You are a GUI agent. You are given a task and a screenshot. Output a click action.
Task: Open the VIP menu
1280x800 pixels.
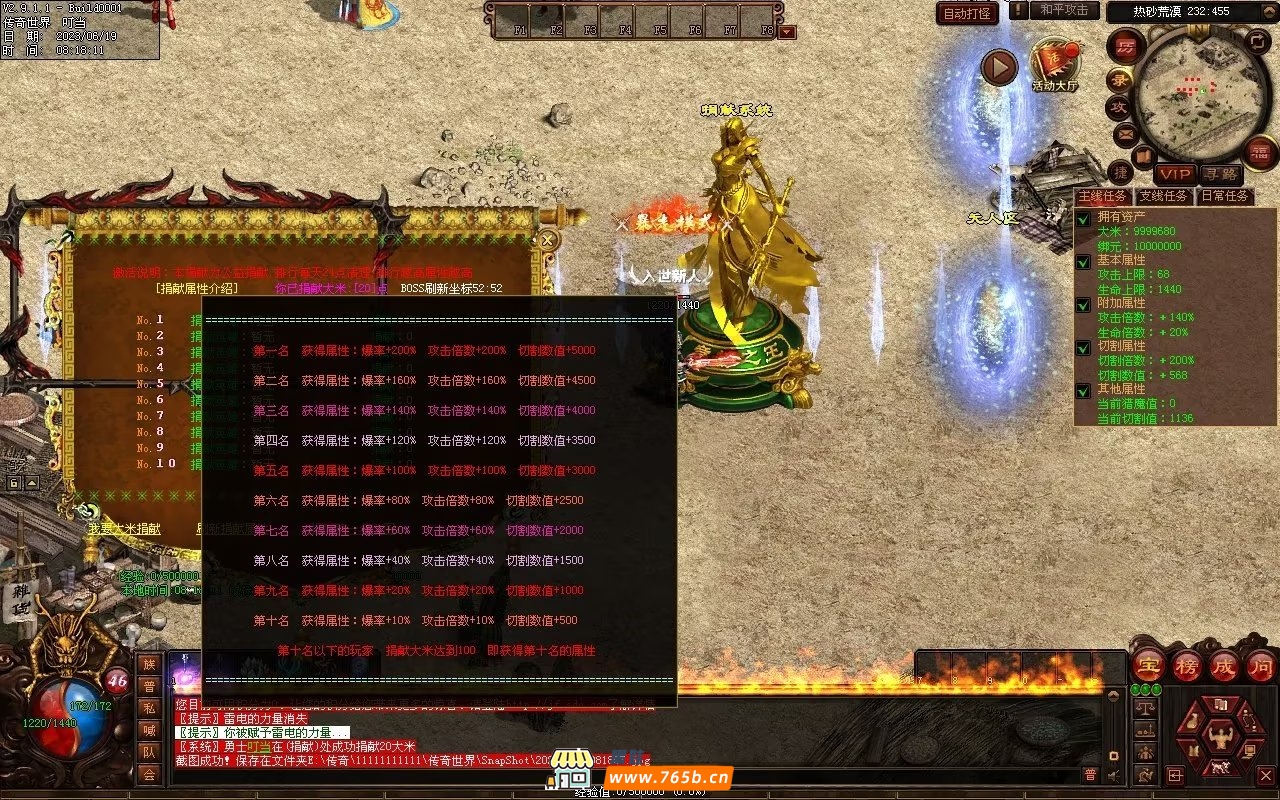(1175, 175)
